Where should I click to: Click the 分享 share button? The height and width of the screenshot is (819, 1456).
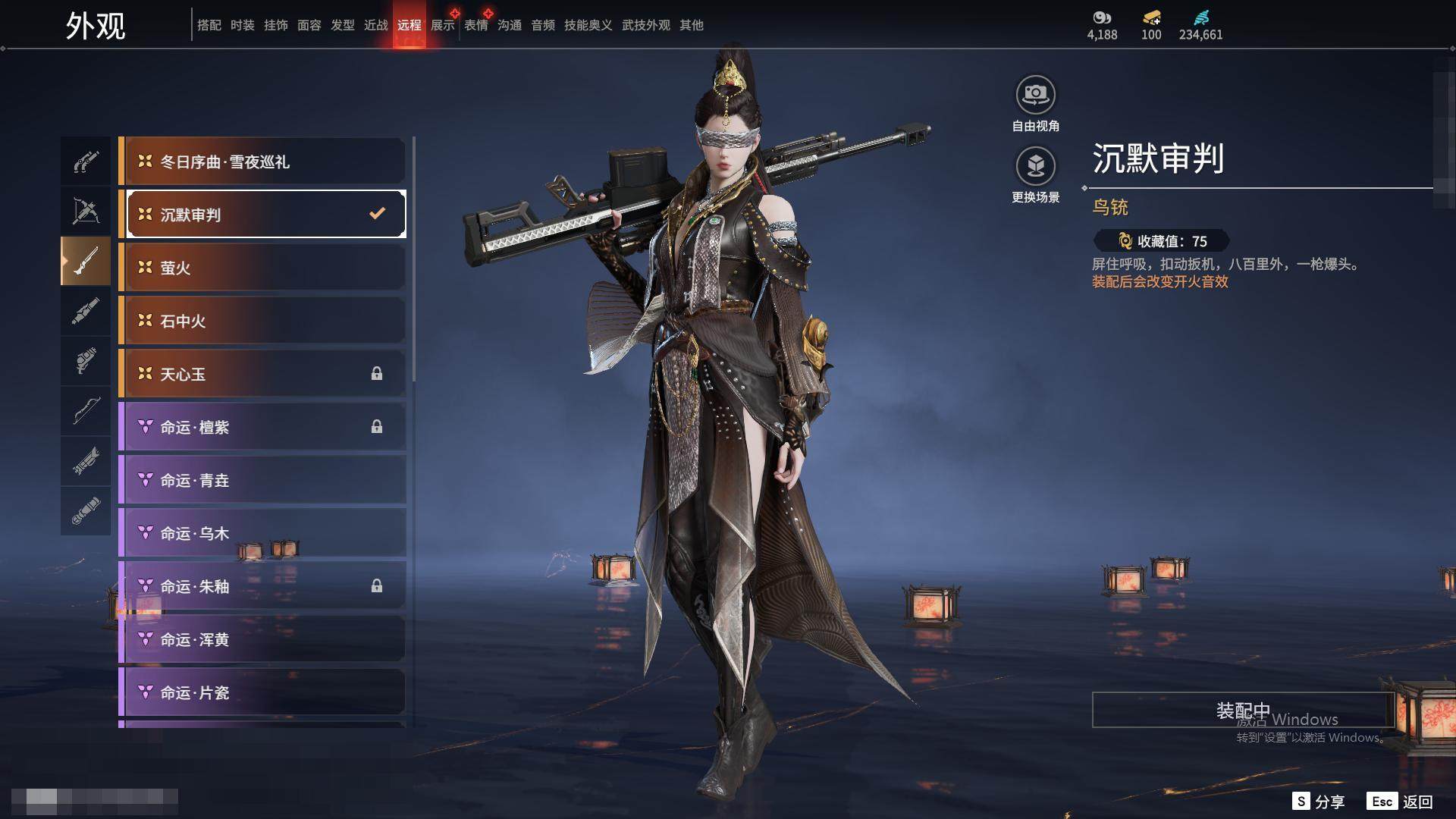pyautogui.click(x=1319, y=802)
